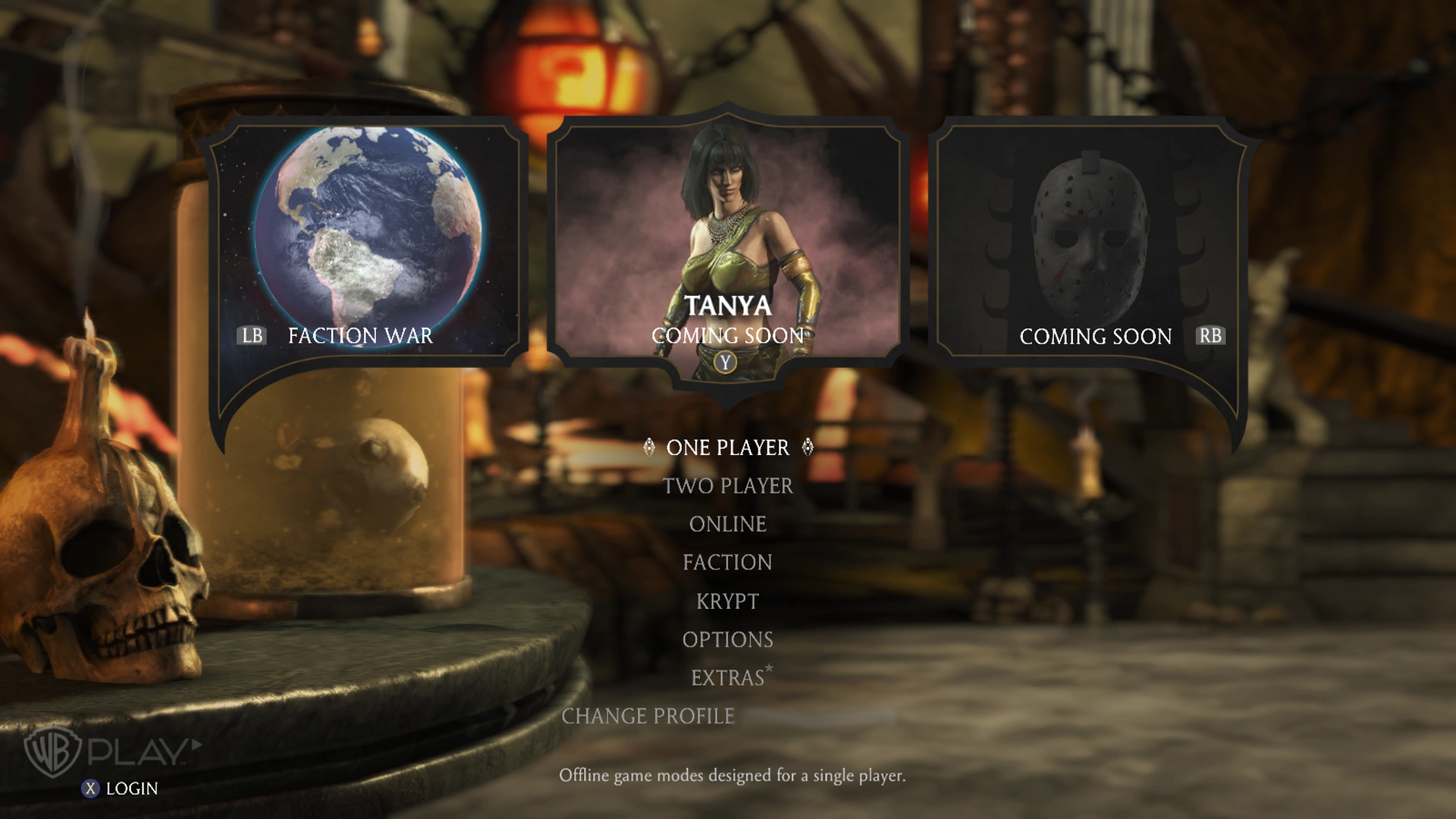Go to the Faction menu entry
1456x819 pixels.
(x=727, y=563)
